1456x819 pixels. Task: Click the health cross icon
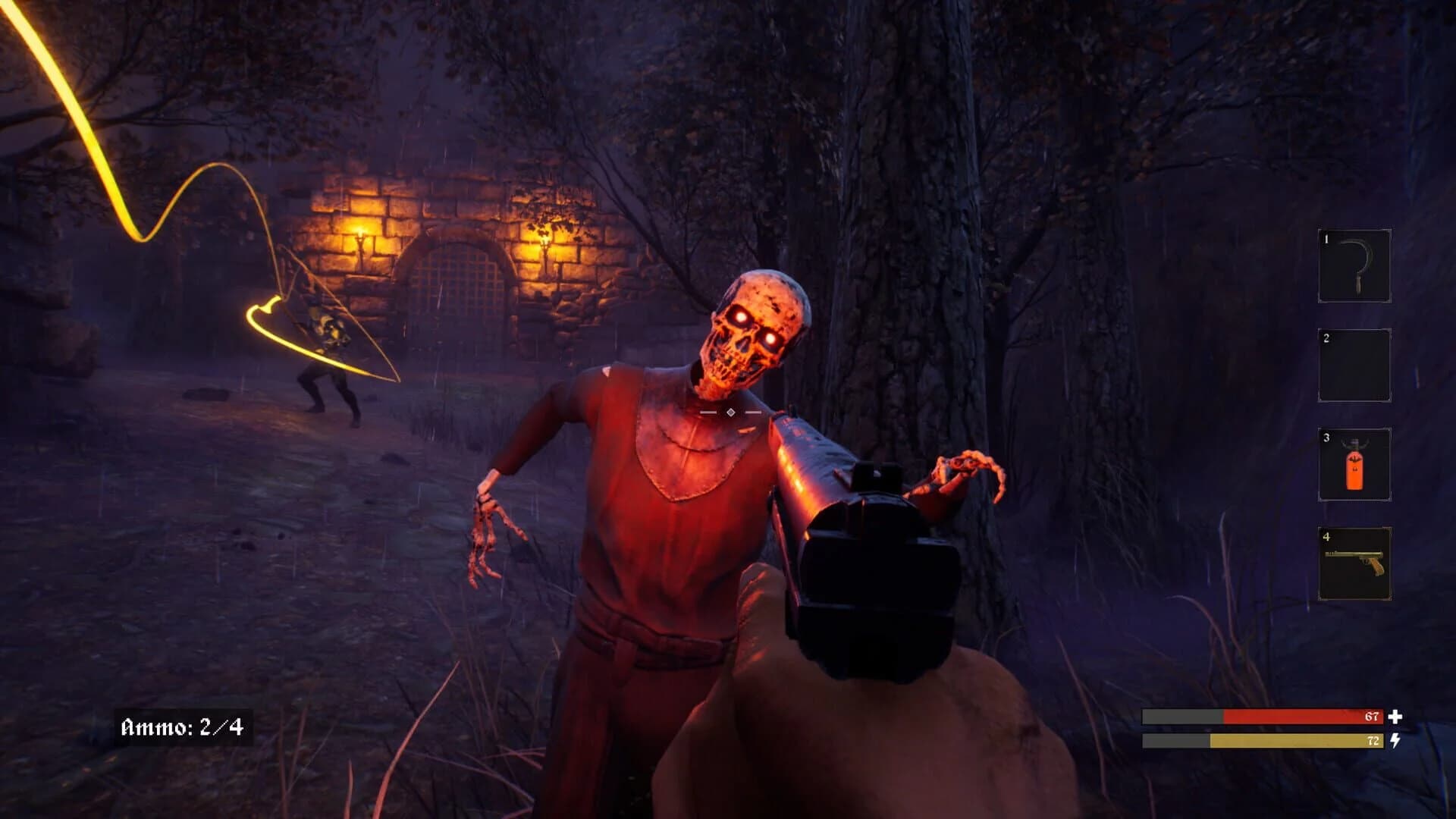(1395, 717)
